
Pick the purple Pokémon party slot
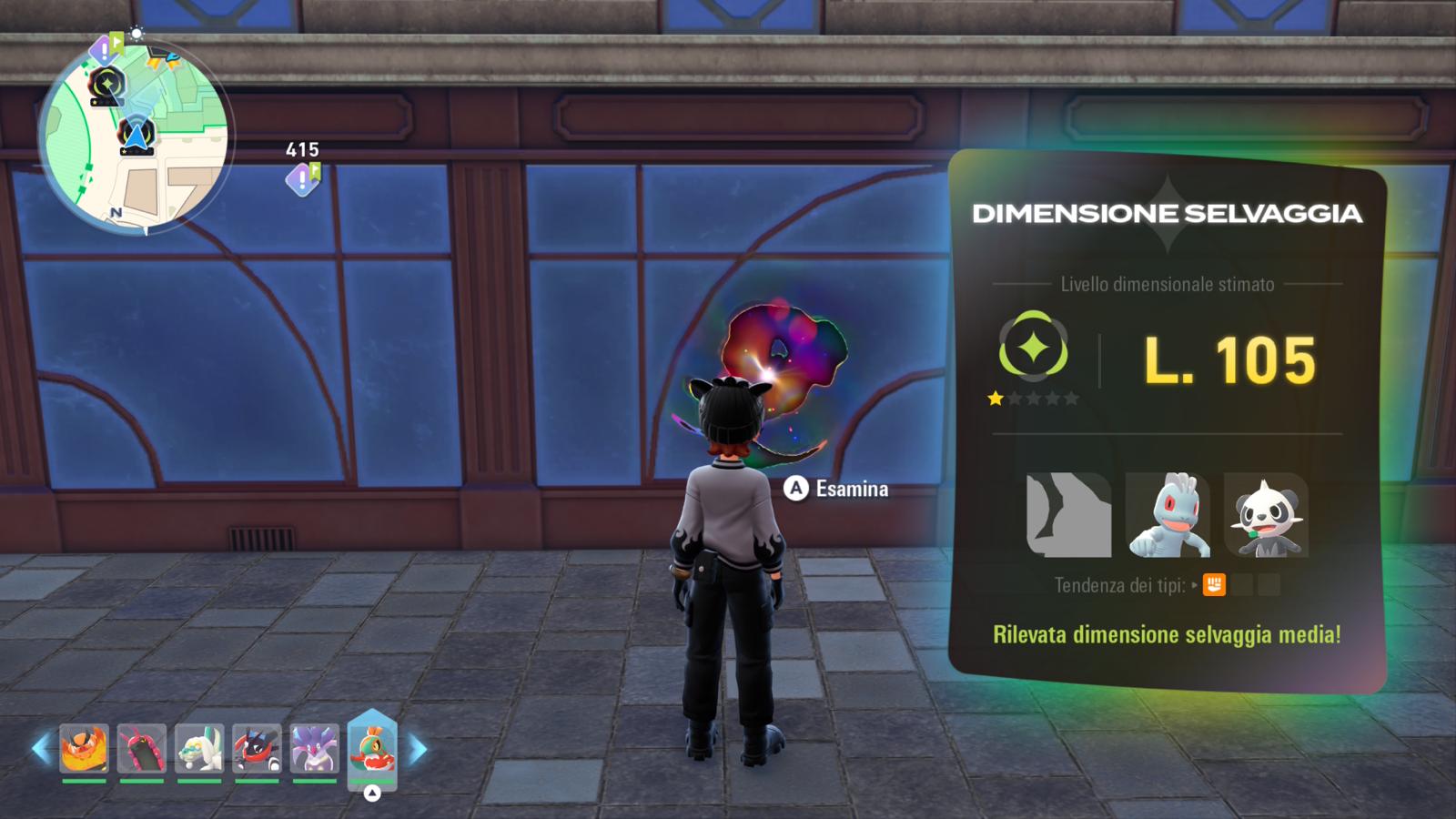(315, 748)
